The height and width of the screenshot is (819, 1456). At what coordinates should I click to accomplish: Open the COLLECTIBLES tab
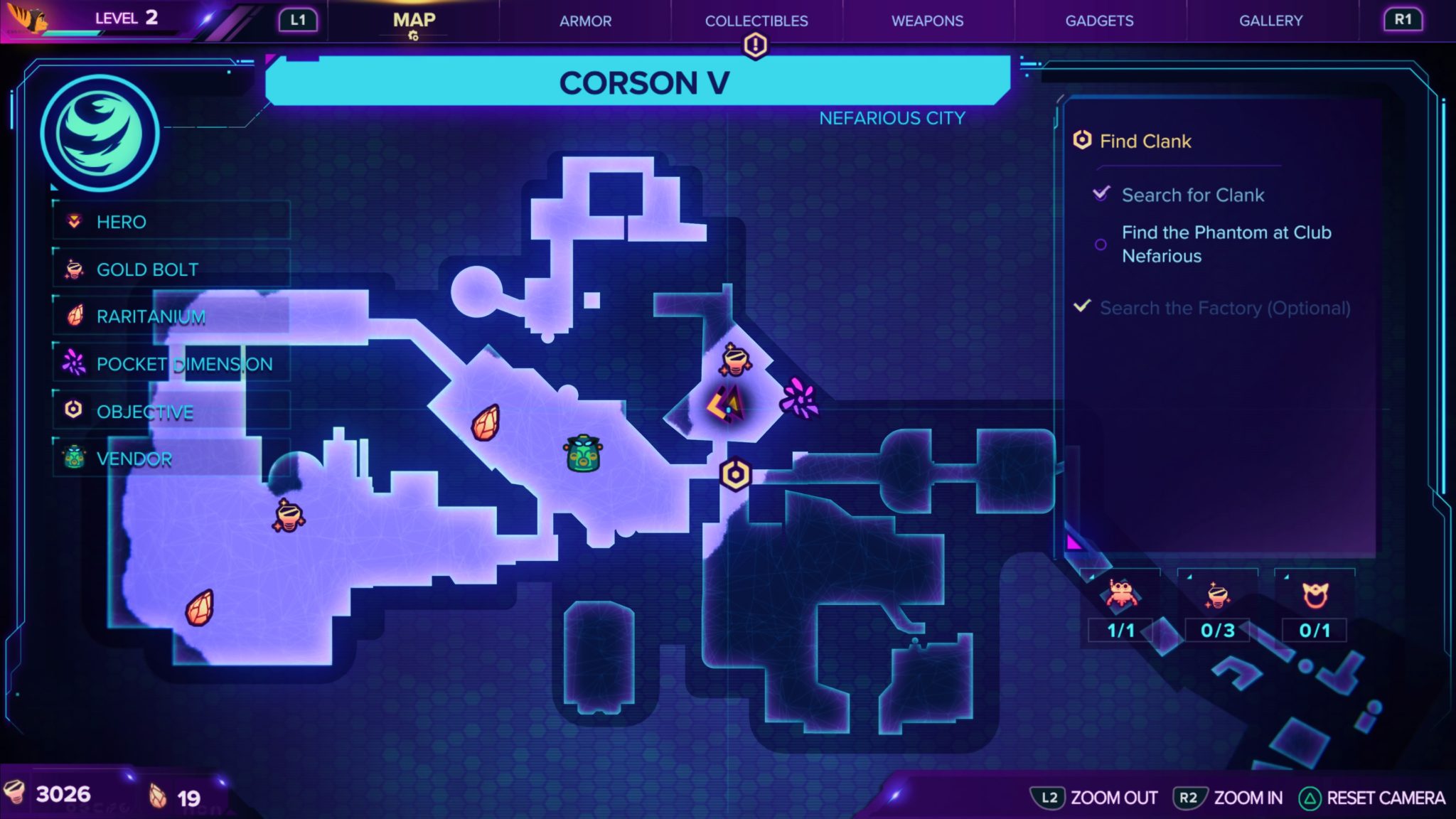[756, 21]
